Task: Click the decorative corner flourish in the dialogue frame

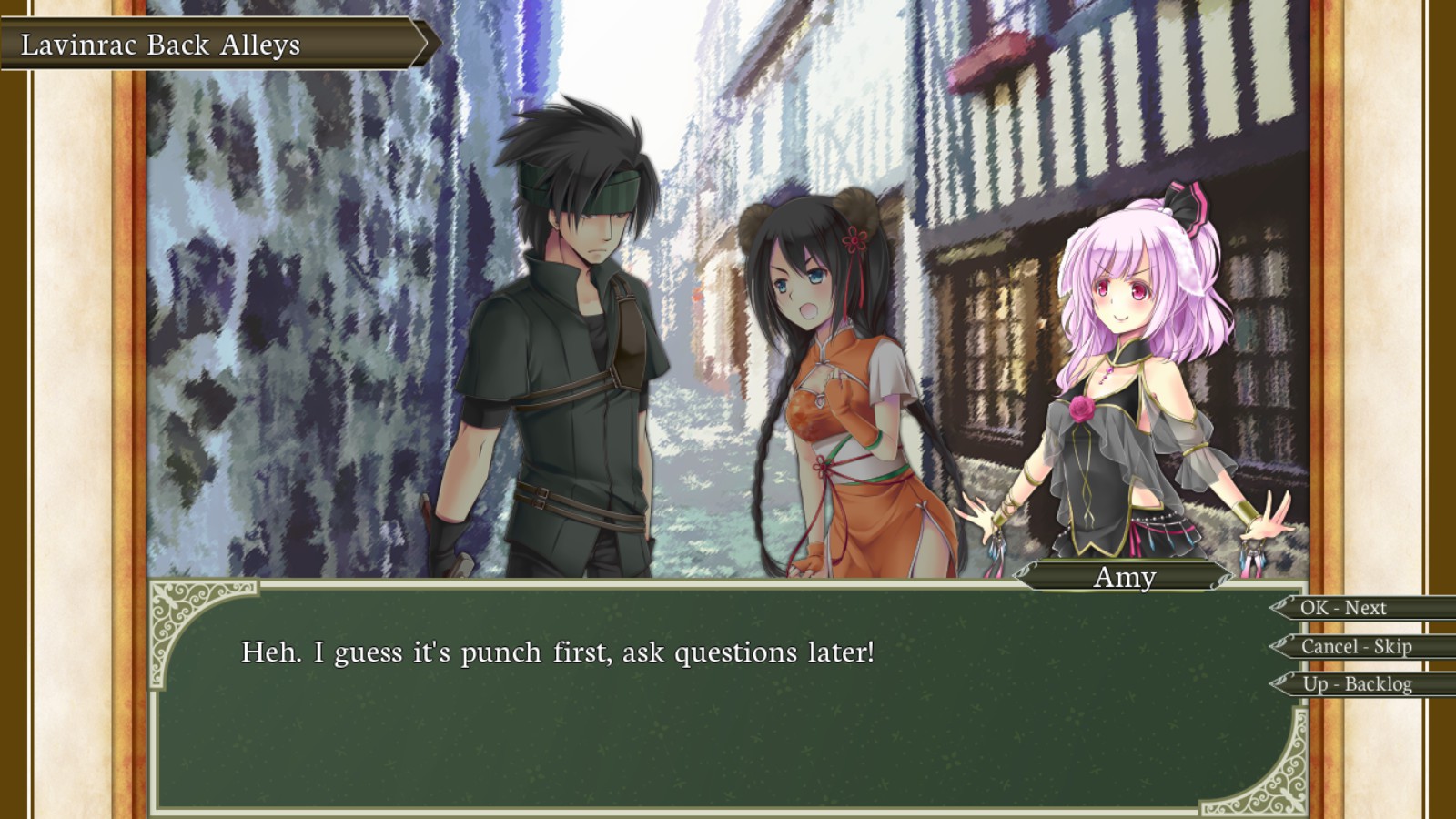Action: (173, 605)
